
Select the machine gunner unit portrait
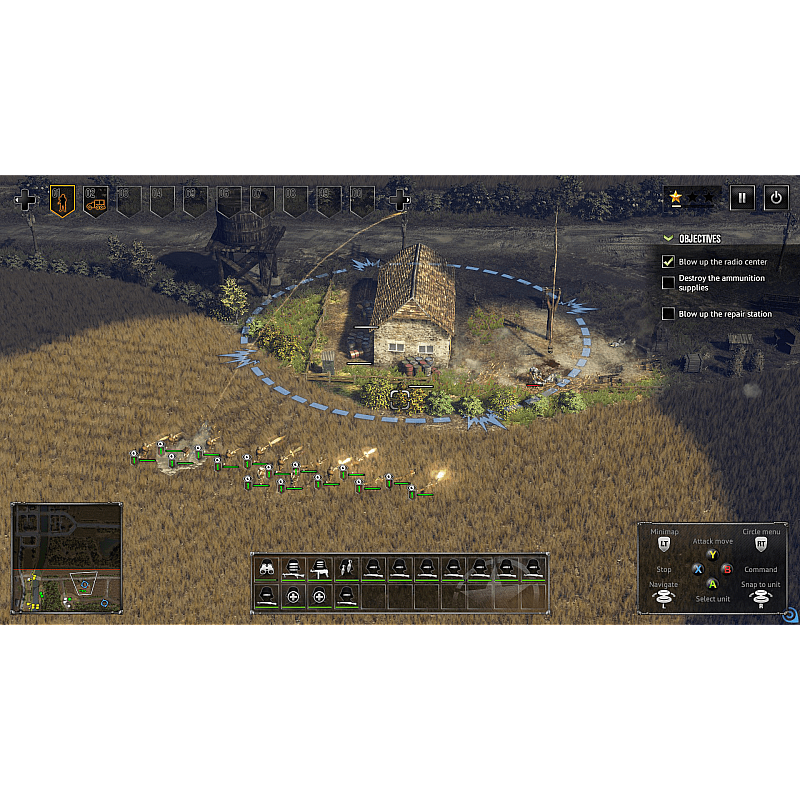293,569
